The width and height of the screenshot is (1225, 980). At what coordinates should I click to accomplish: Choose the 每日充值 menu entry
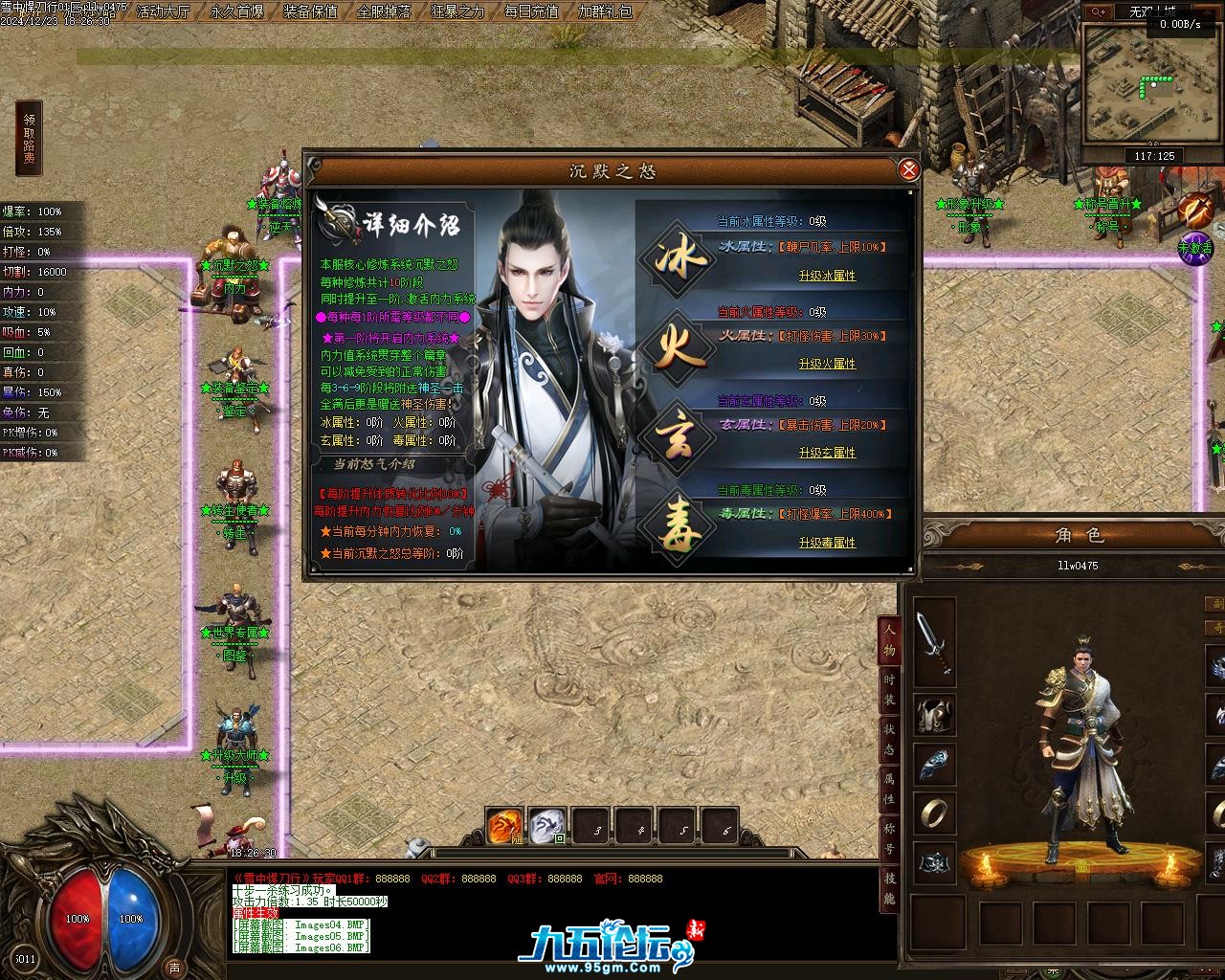[x=531, y=11]
